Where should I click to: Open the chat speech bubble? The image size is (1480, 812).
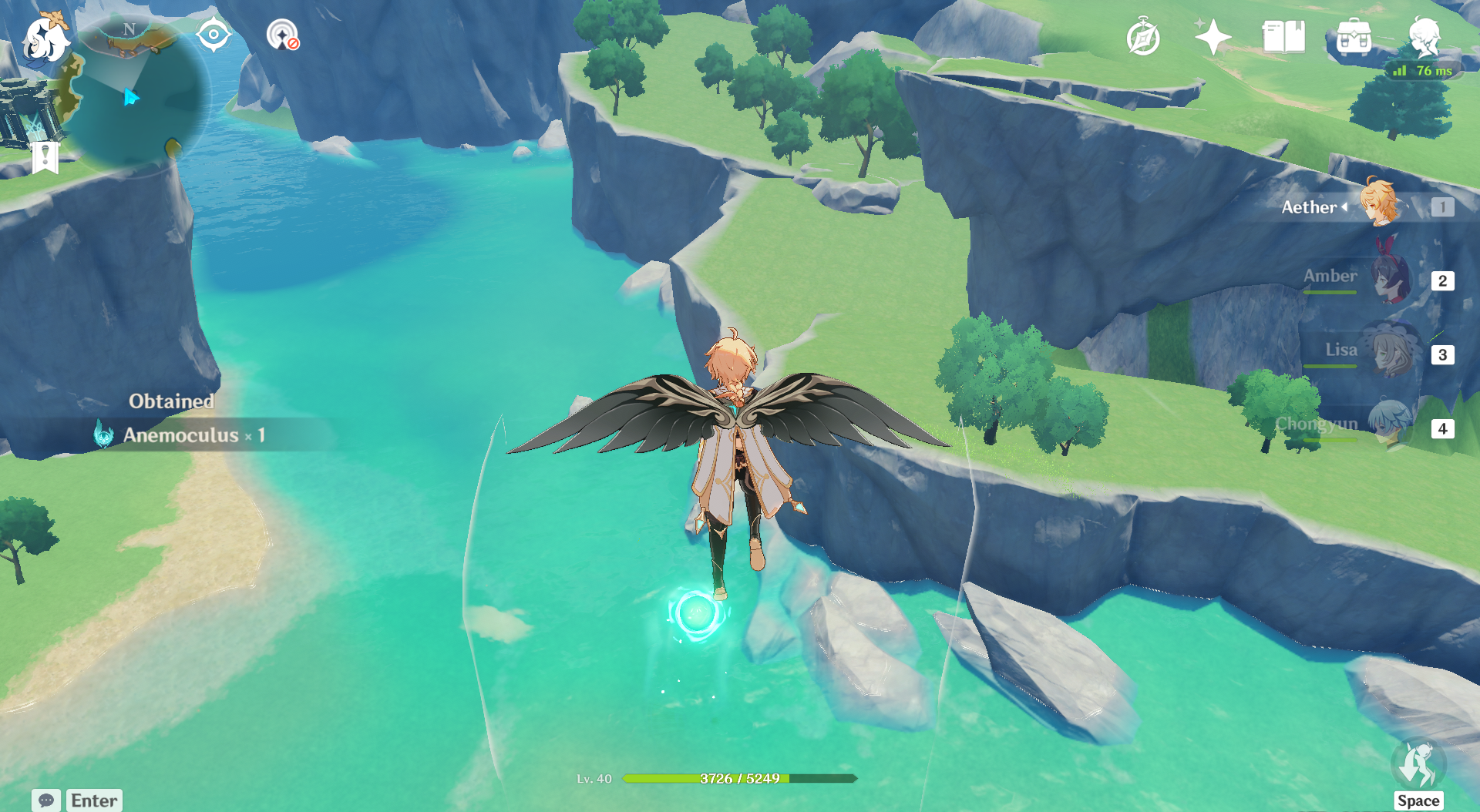pos(46,800)
